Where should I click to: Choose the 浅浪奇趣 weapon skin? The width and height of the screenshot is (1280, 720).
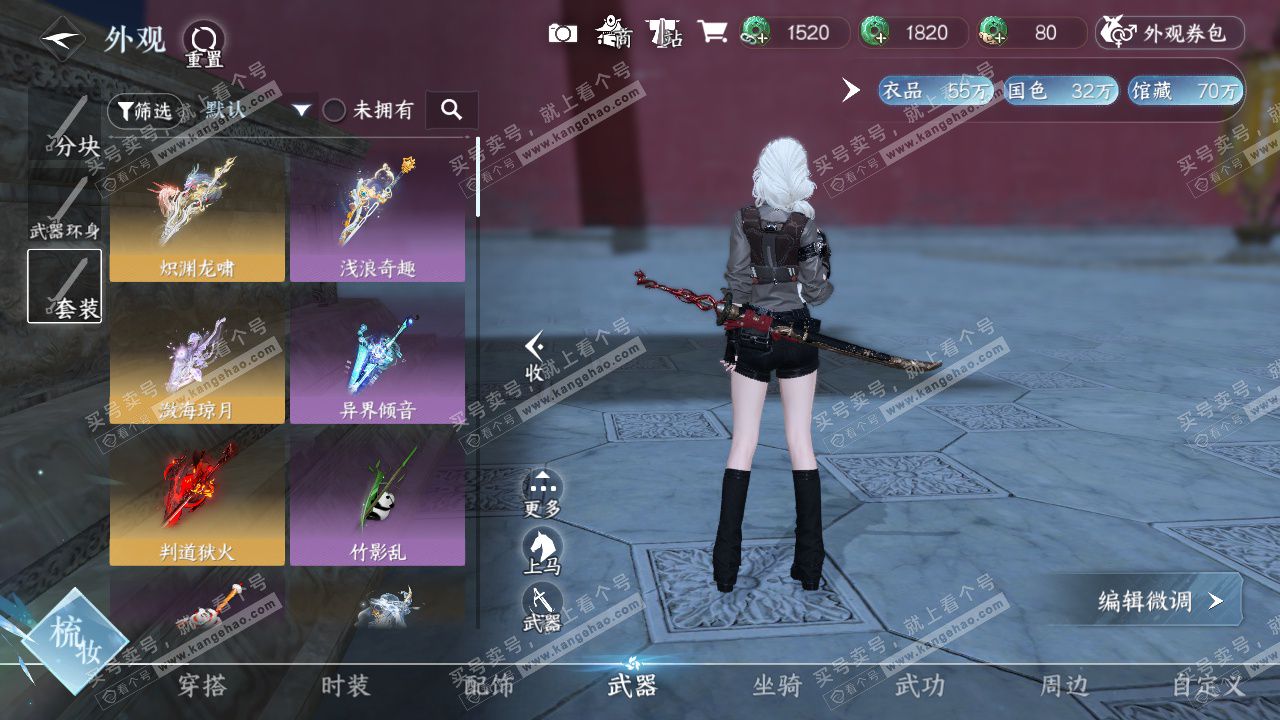coord(377,217)
